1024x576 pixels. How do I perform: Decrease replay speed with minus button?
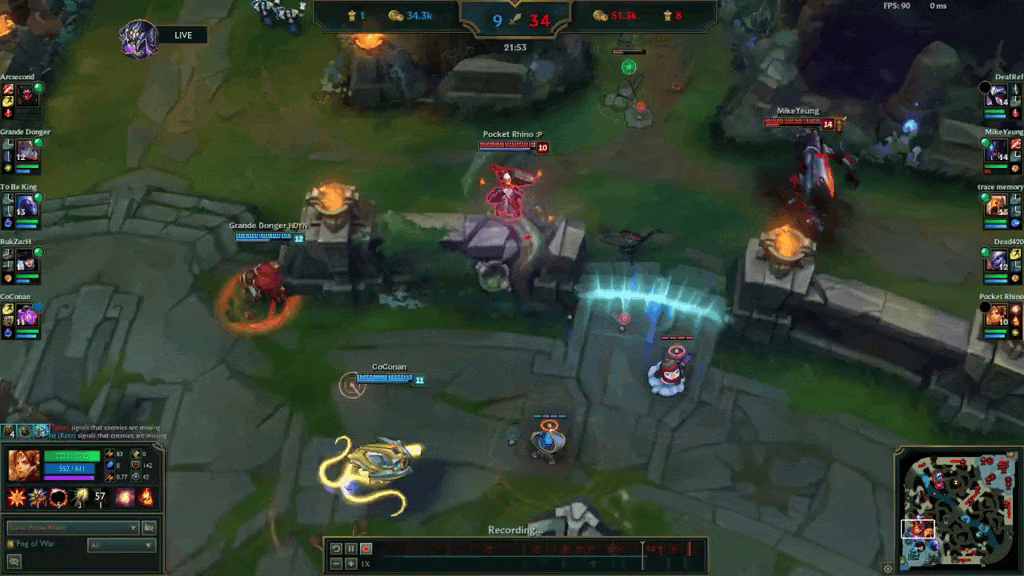(336, 564)
